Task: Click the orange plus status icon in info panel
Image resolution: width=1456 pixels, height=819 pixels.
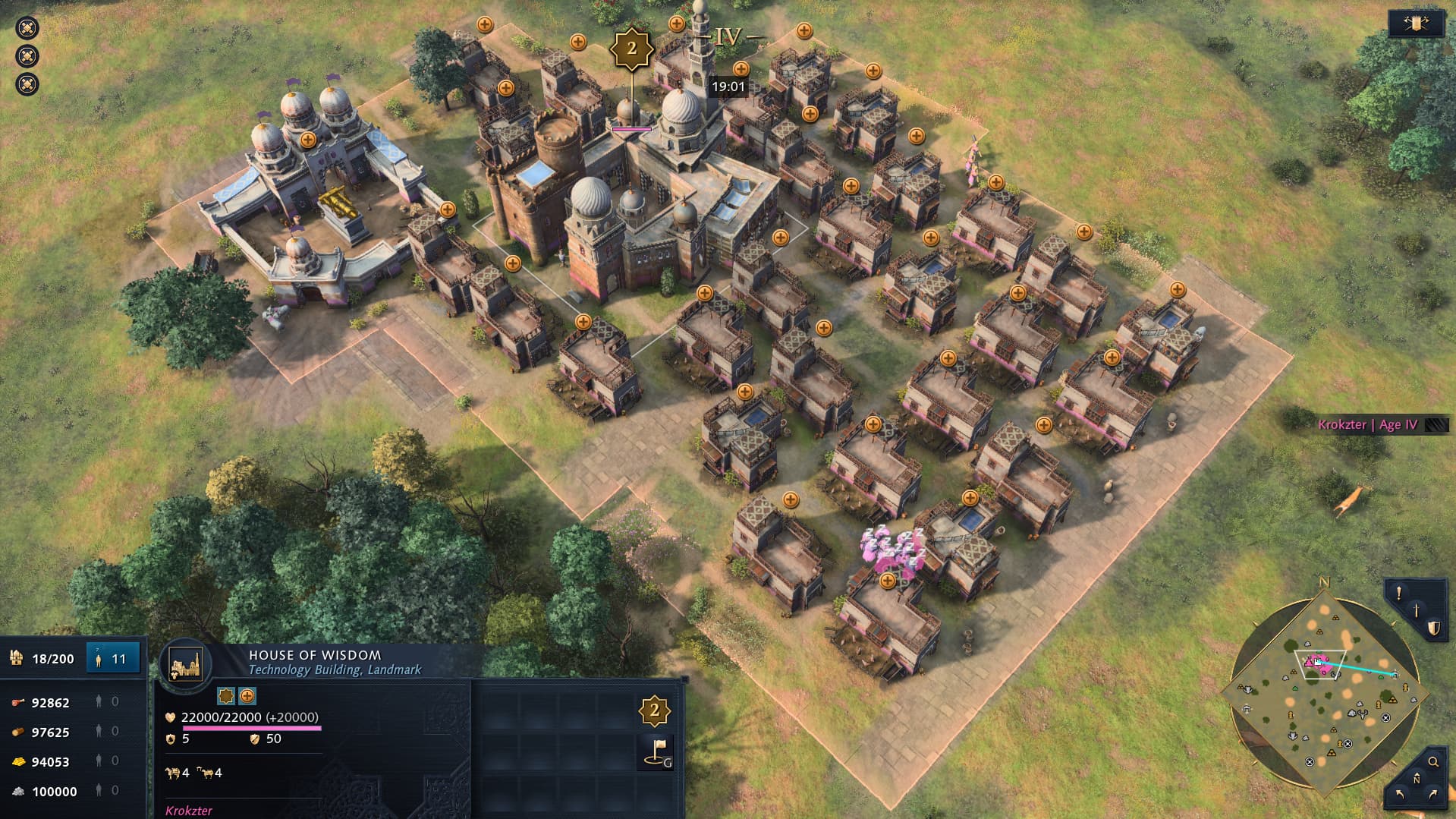Action: (x=247, y=696)
